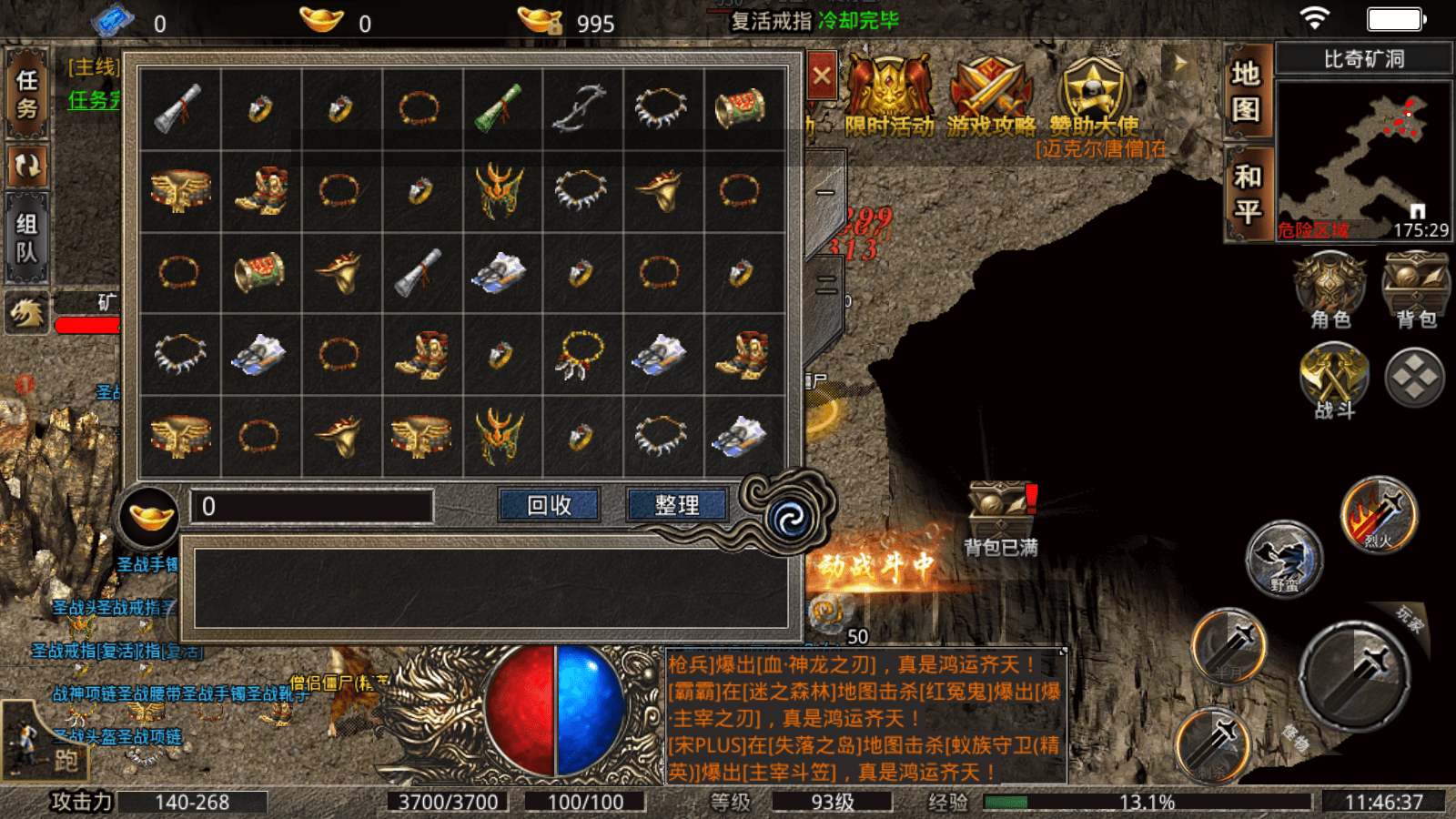Tap the 背包已满 bag-full chest alert
1456x819 pixels.
click(x=1000, y=516)
